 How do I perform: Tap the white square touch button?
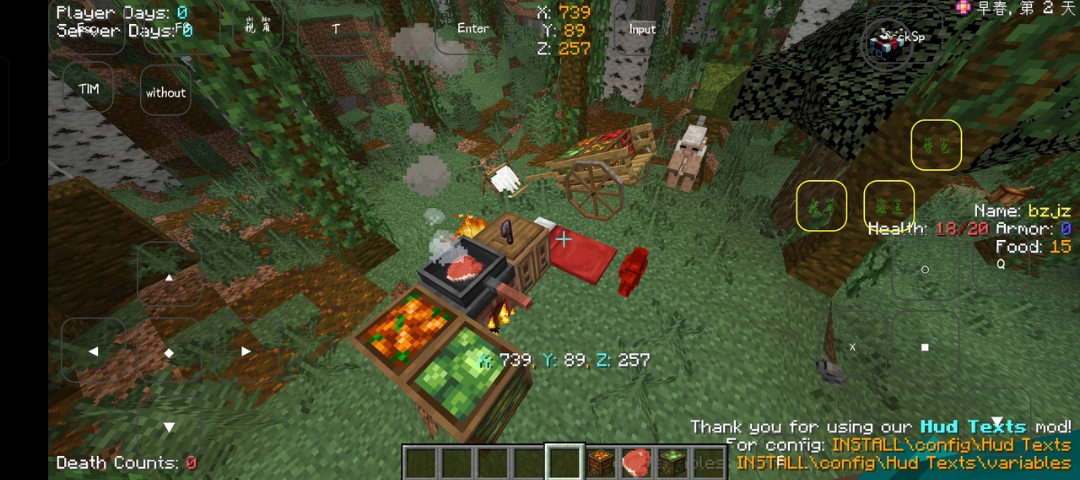pyautogui.click(x=925, y=347)
